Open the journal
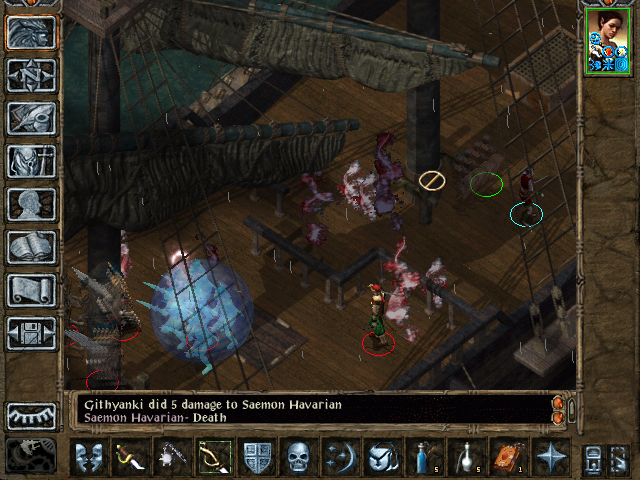The width and height of the screenshot is (640, 480). click(x=32, y=118)
